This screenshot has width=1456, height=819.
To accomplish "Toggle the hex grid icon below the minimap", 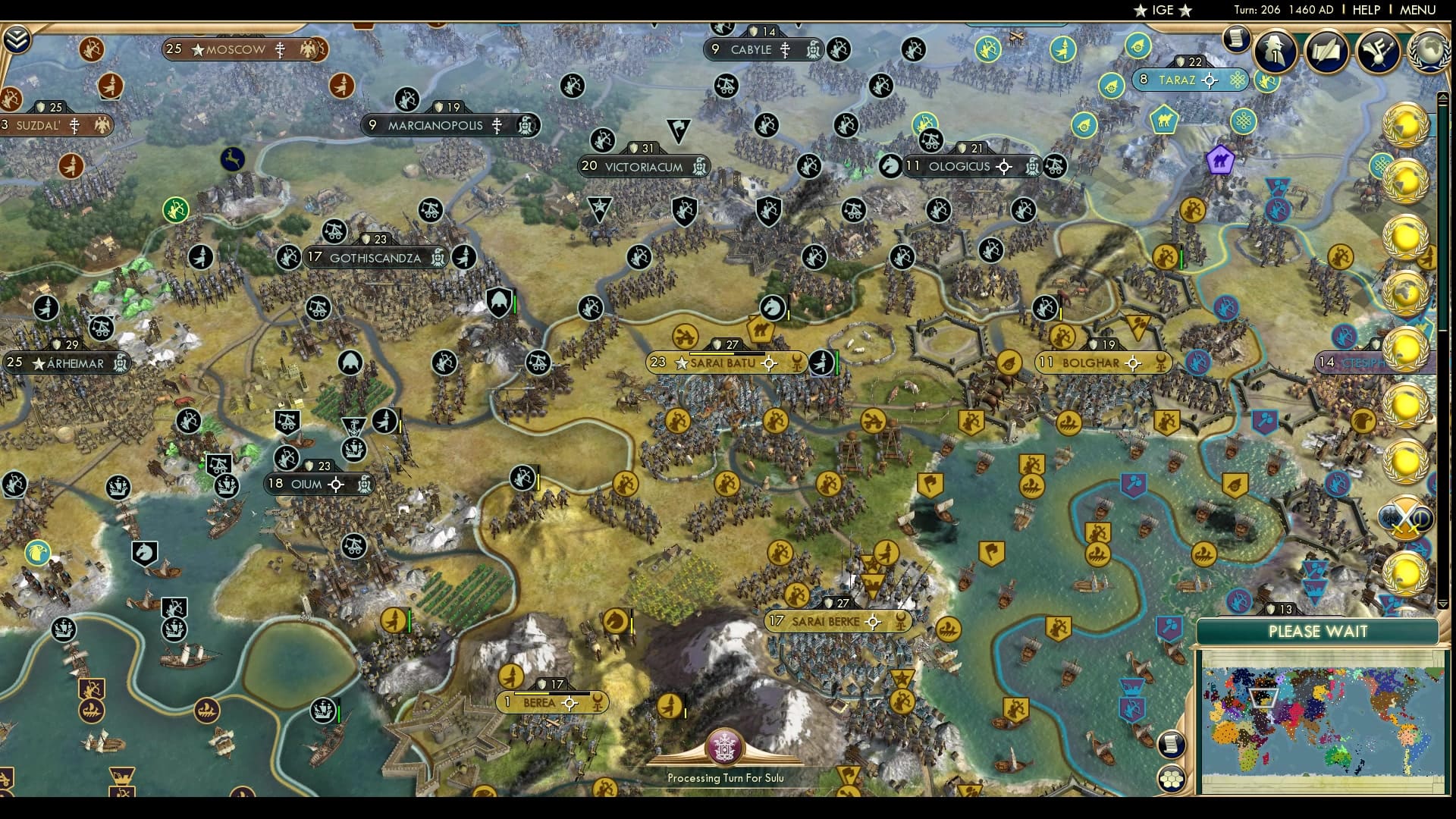I will pyautogui.click(x=1172, y=777).
